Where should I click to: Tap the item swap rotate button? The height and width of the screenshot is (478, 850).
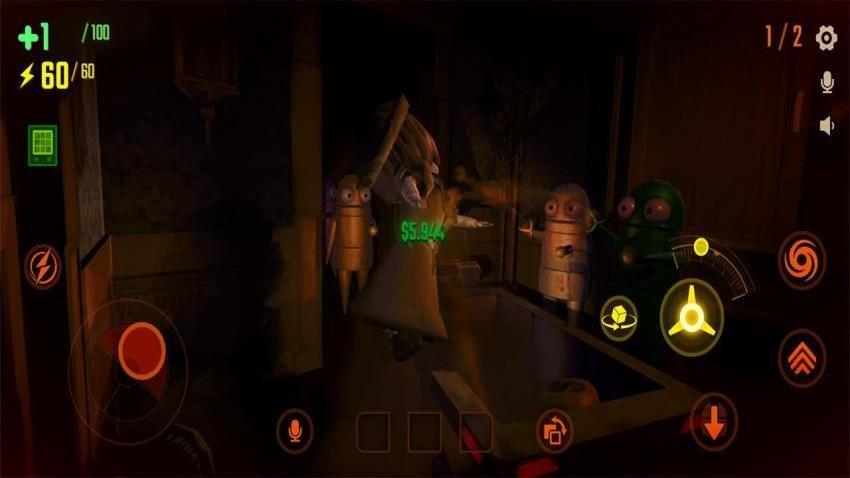[554, 430]
